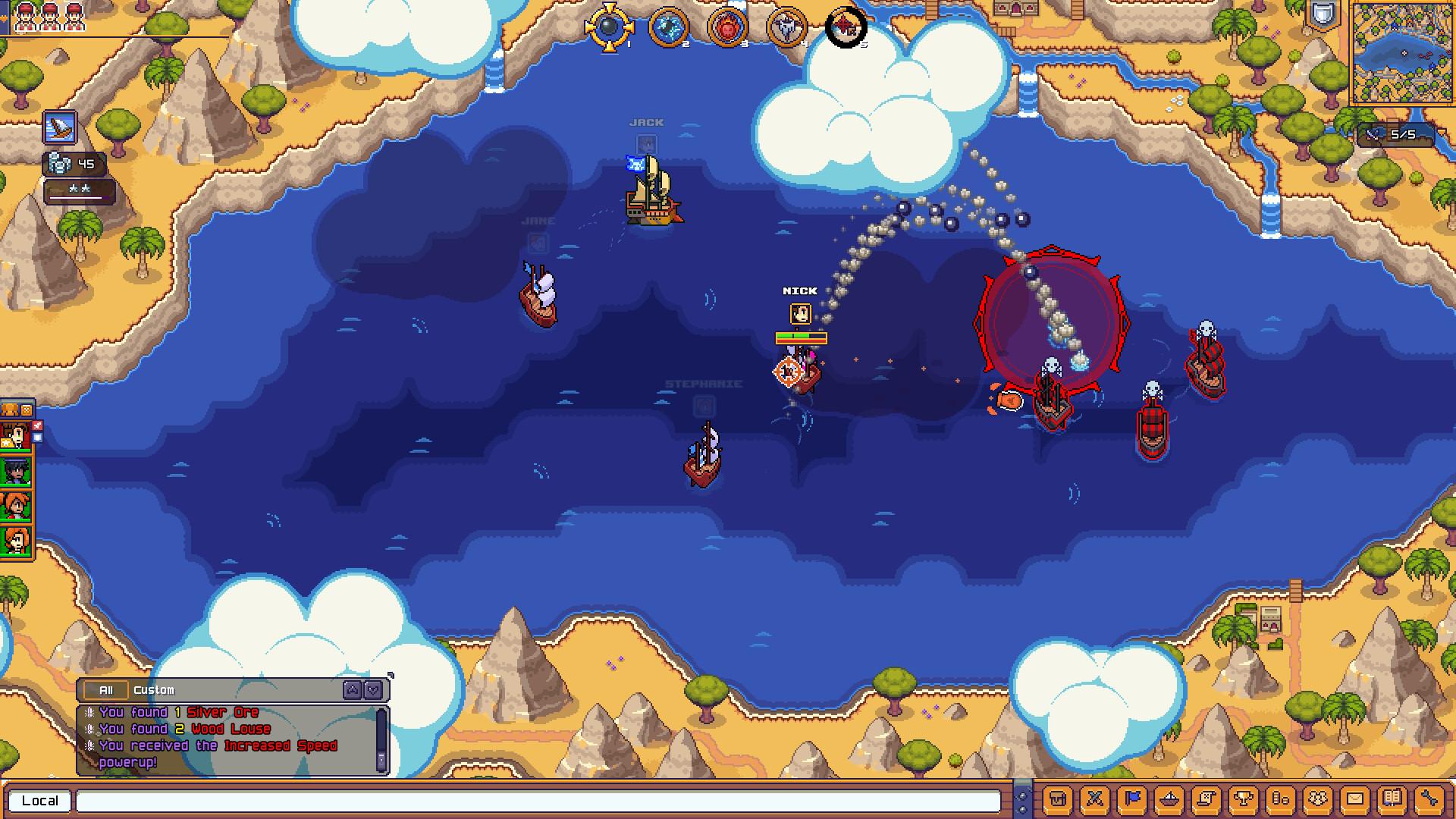Select the All chat tab

pyautogui.click(x=106, y=690)
